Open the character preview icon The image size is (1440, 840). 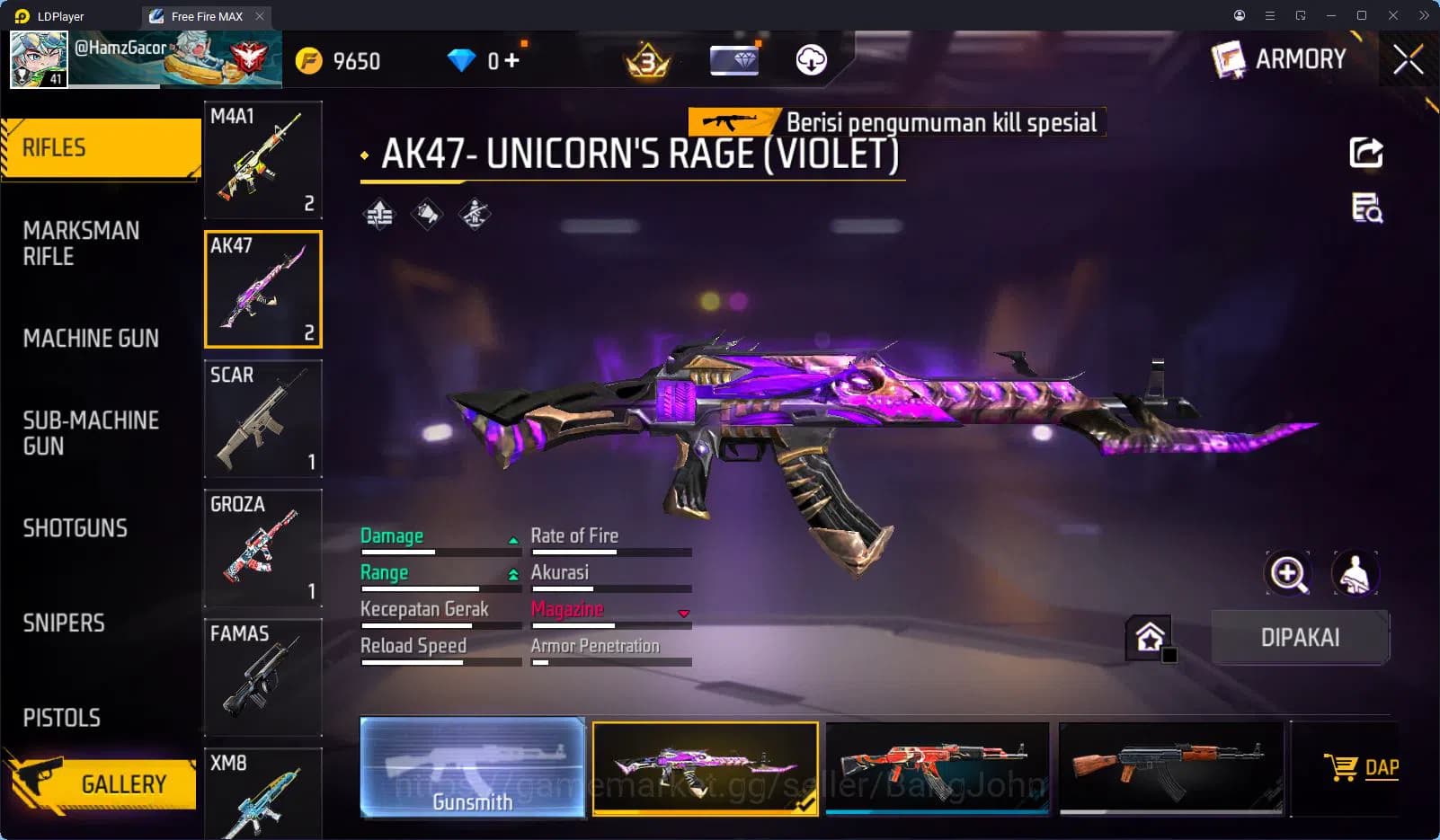[x=1354, y=573]
